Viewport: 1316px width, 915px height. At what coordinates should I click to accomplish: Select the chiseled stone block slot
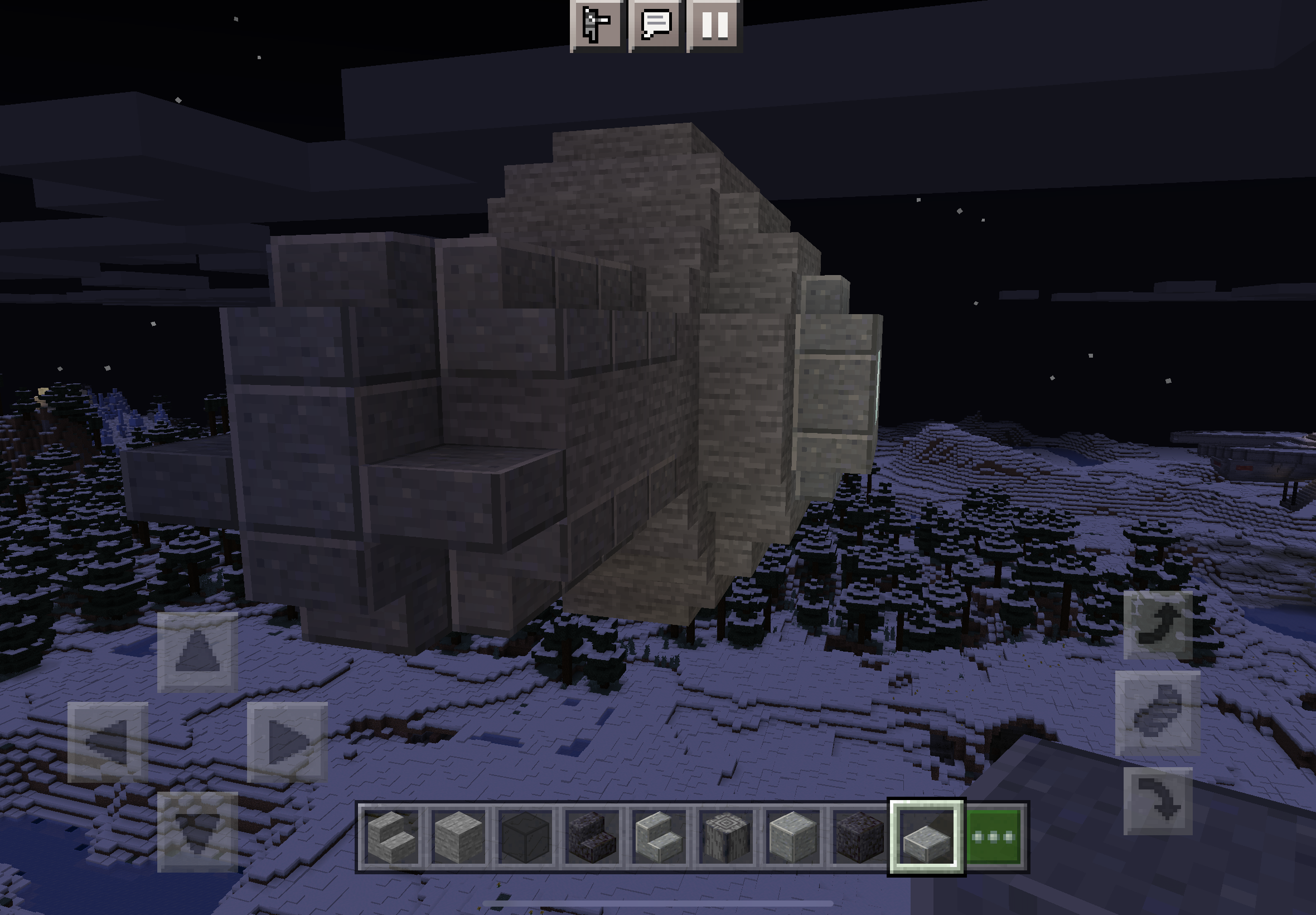(725, 837)
